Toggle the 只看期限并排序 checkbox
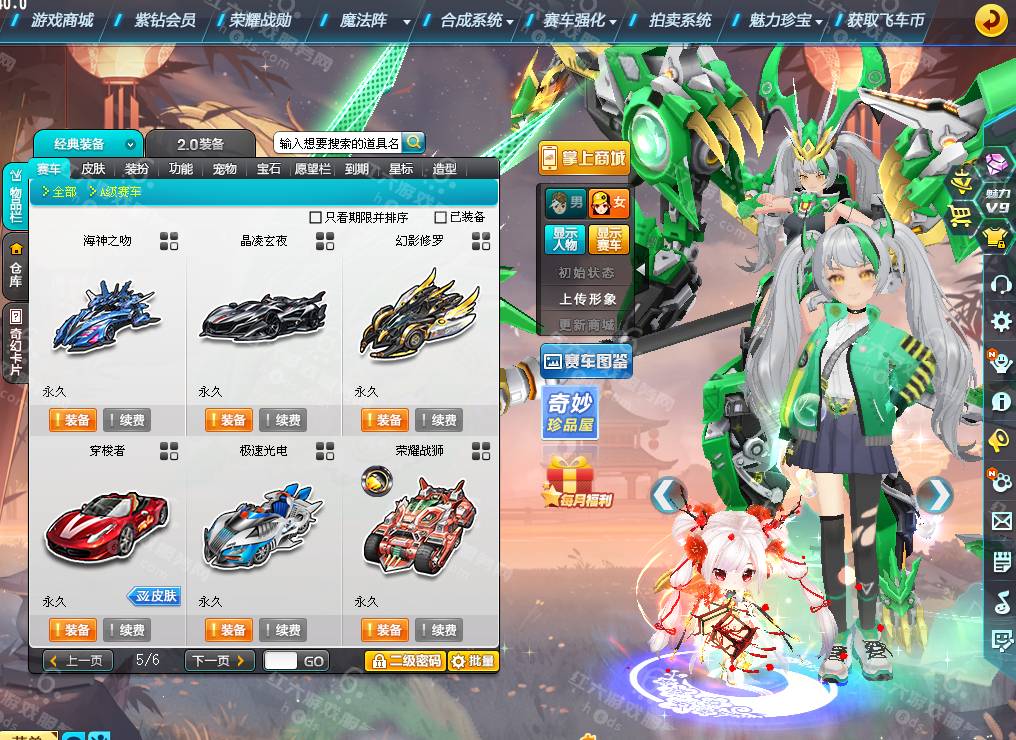 click(x=316, y=217)
